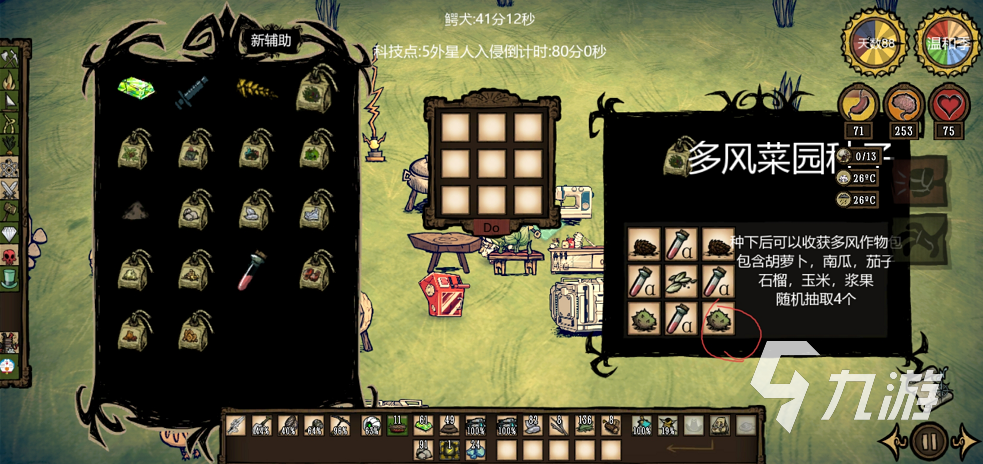The width and height of the screenshot is (983, 464).
Task: Choose the dark sword recipe icon
Action: [x=192, y=92]
